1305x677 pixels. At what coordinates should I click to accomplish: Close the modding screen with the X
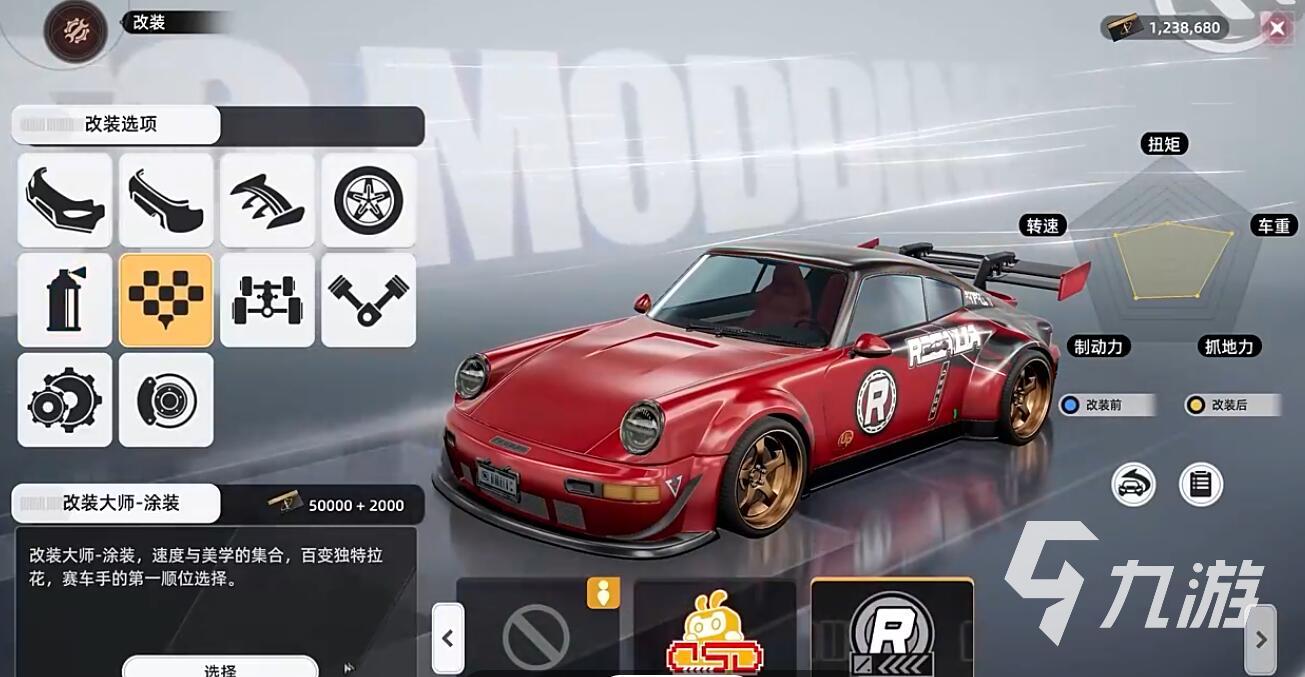[1276, 28]
